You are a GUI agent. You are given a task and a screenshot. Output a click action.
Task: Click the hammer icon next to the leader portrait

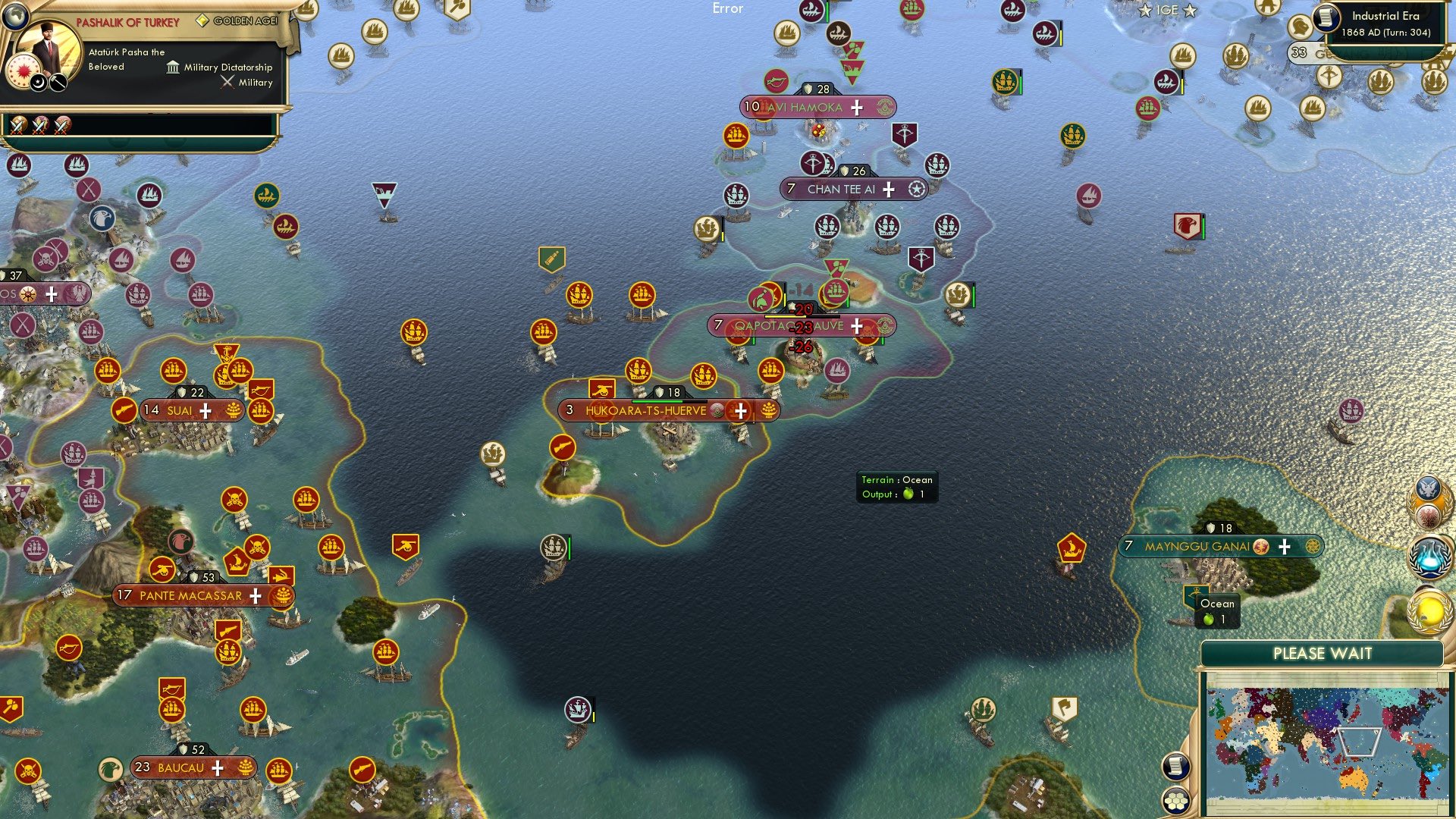click(58, 83)
